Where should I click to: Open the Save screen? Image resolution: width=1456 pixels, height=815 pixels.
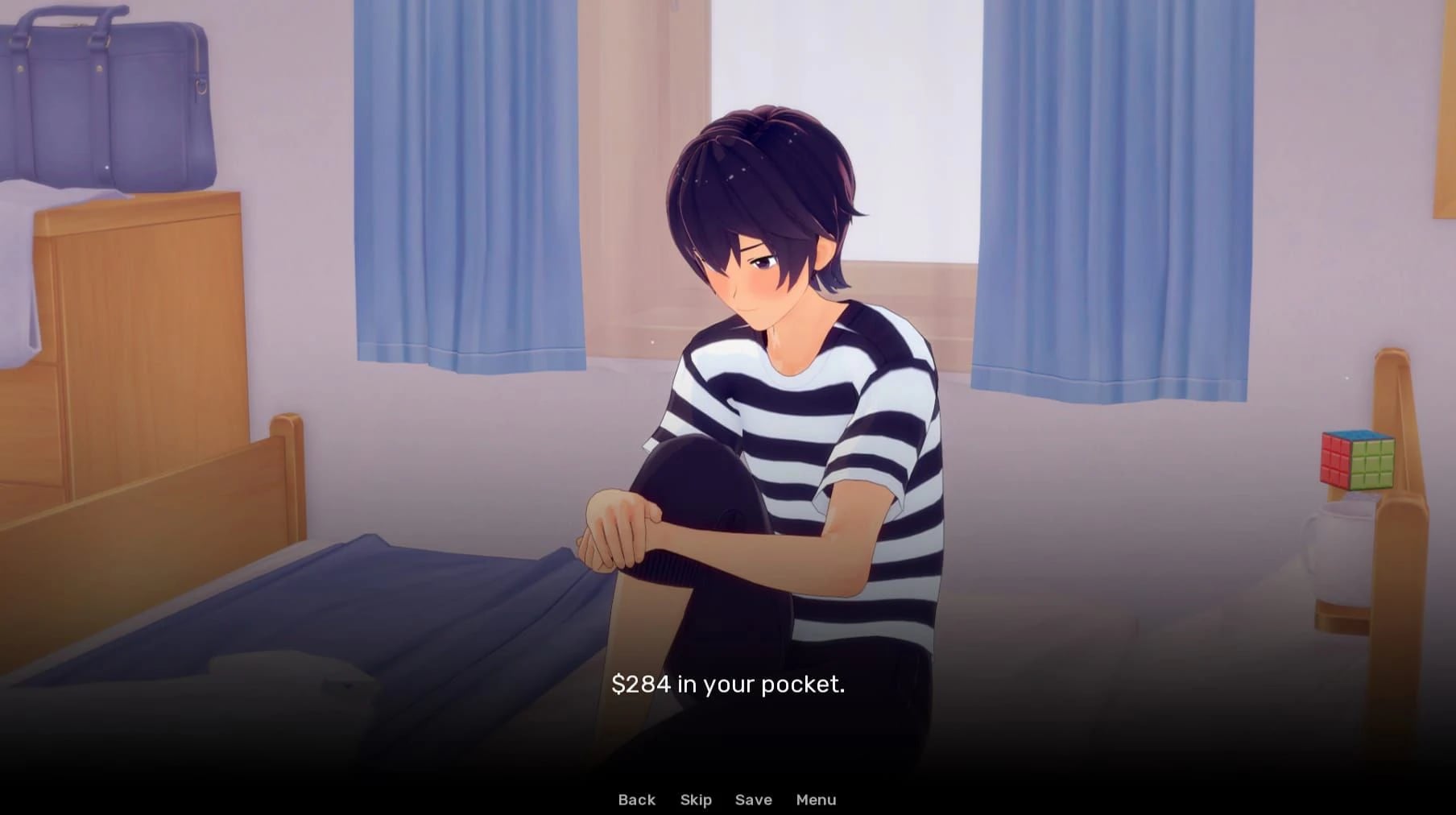753,799
